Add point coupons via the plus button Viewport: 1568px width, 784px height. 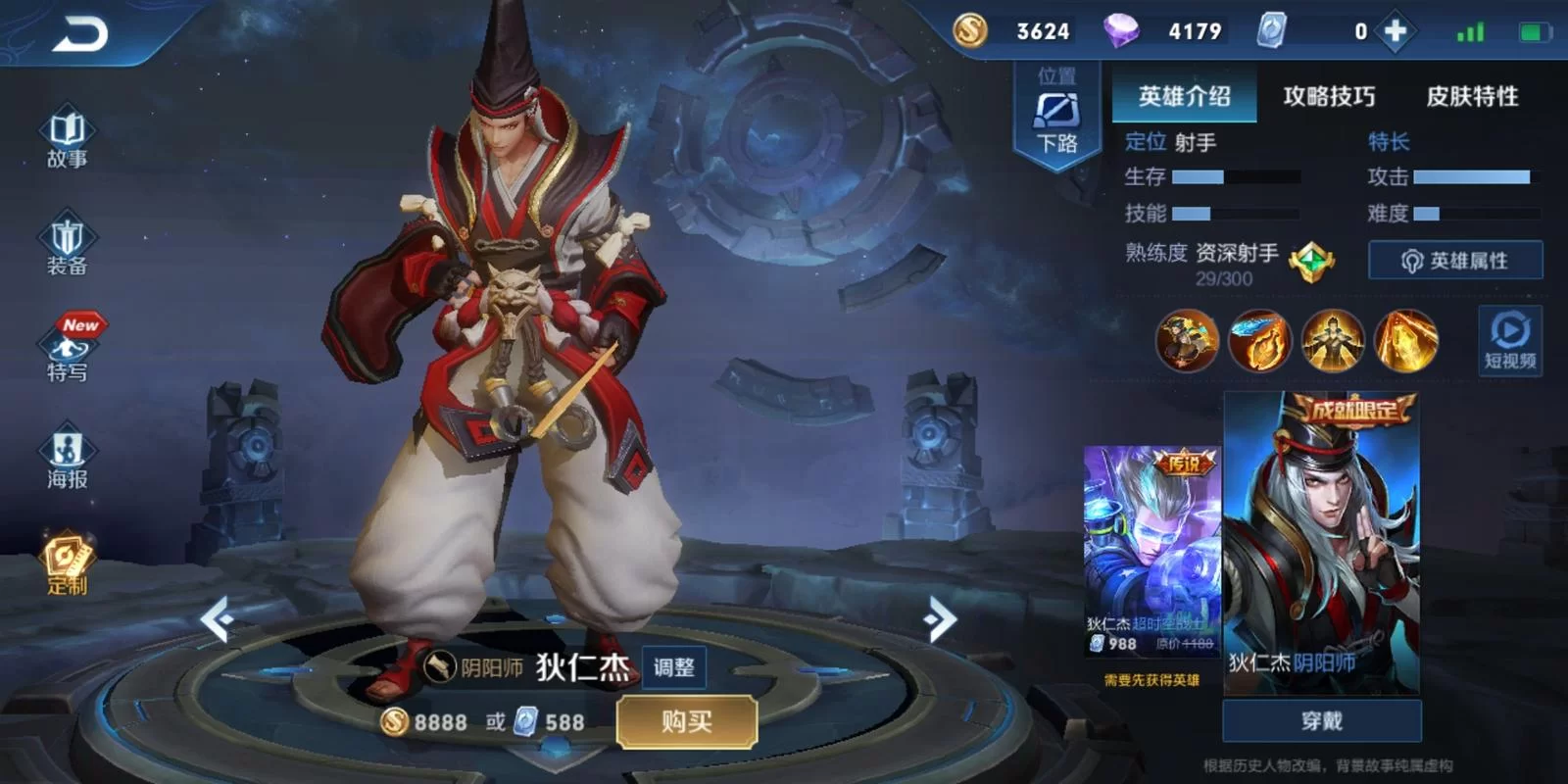click(1395, 31)
